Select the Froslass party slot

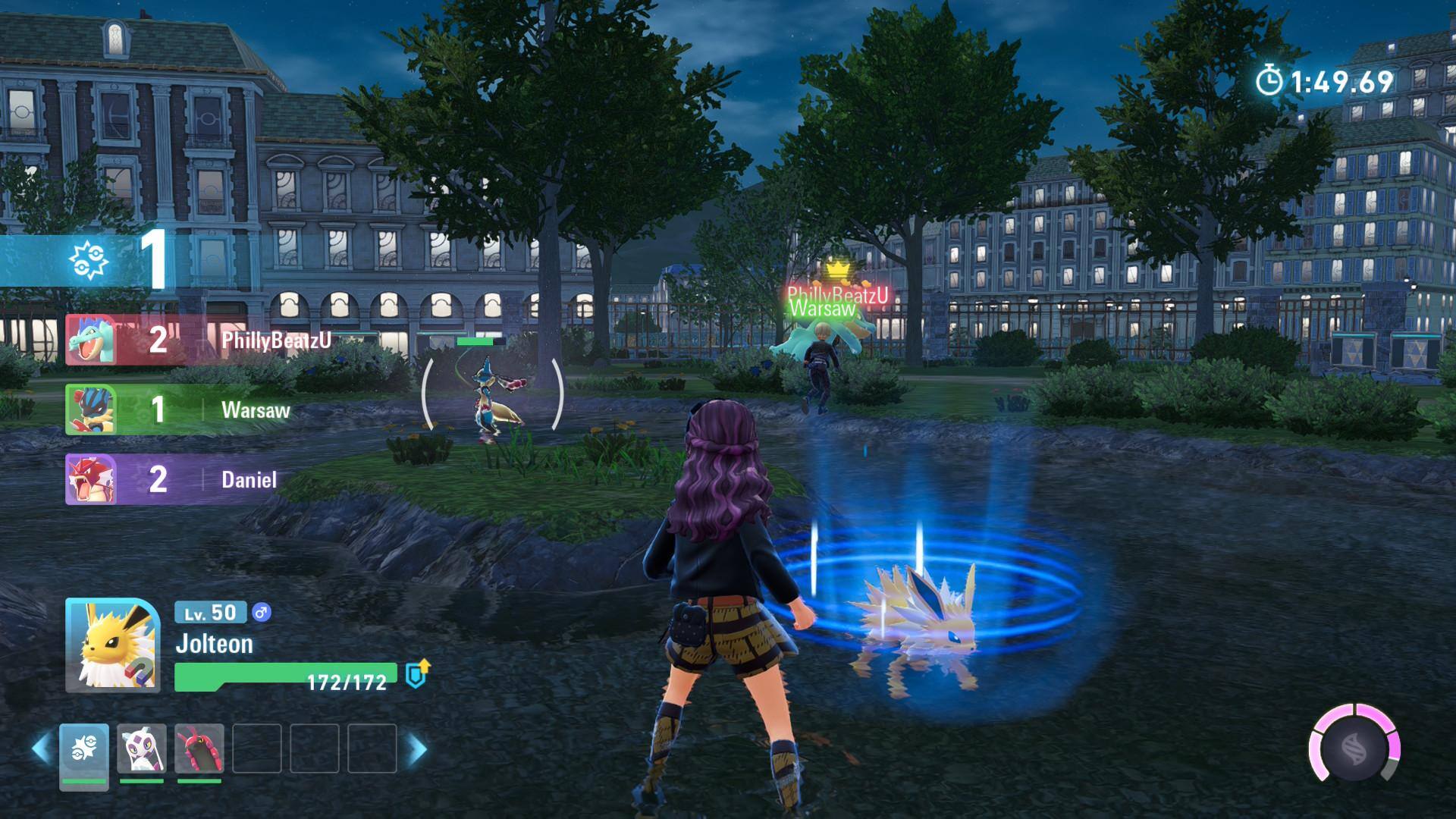click(x=142, y=749)
